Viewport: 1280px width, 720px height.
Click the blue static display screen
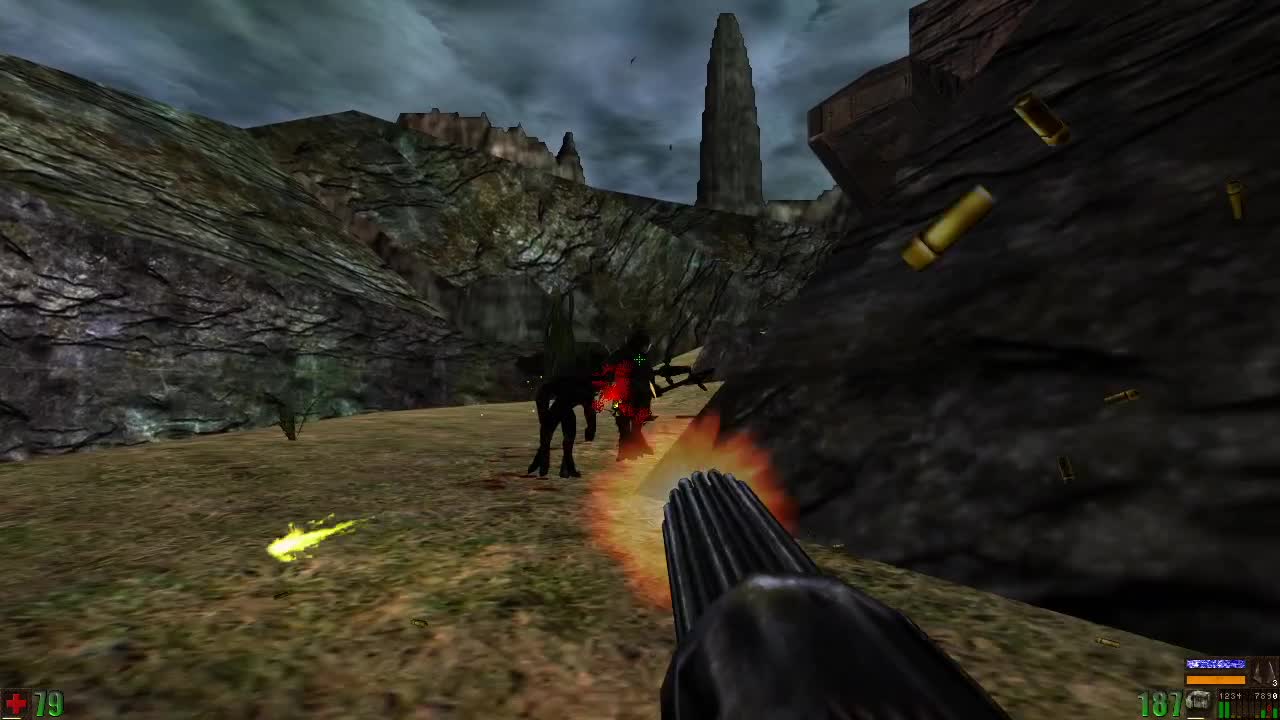(1216, 664)
